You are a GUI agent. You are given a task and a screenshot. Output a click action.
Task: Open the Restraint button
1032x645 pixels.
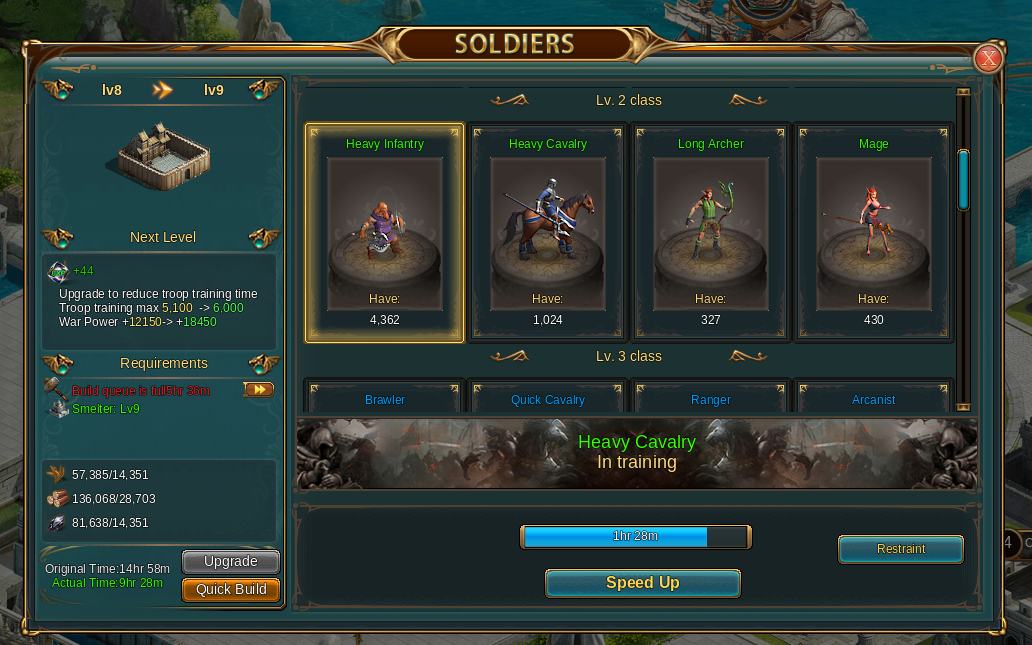pyautogui.click(x=901, y=549)
